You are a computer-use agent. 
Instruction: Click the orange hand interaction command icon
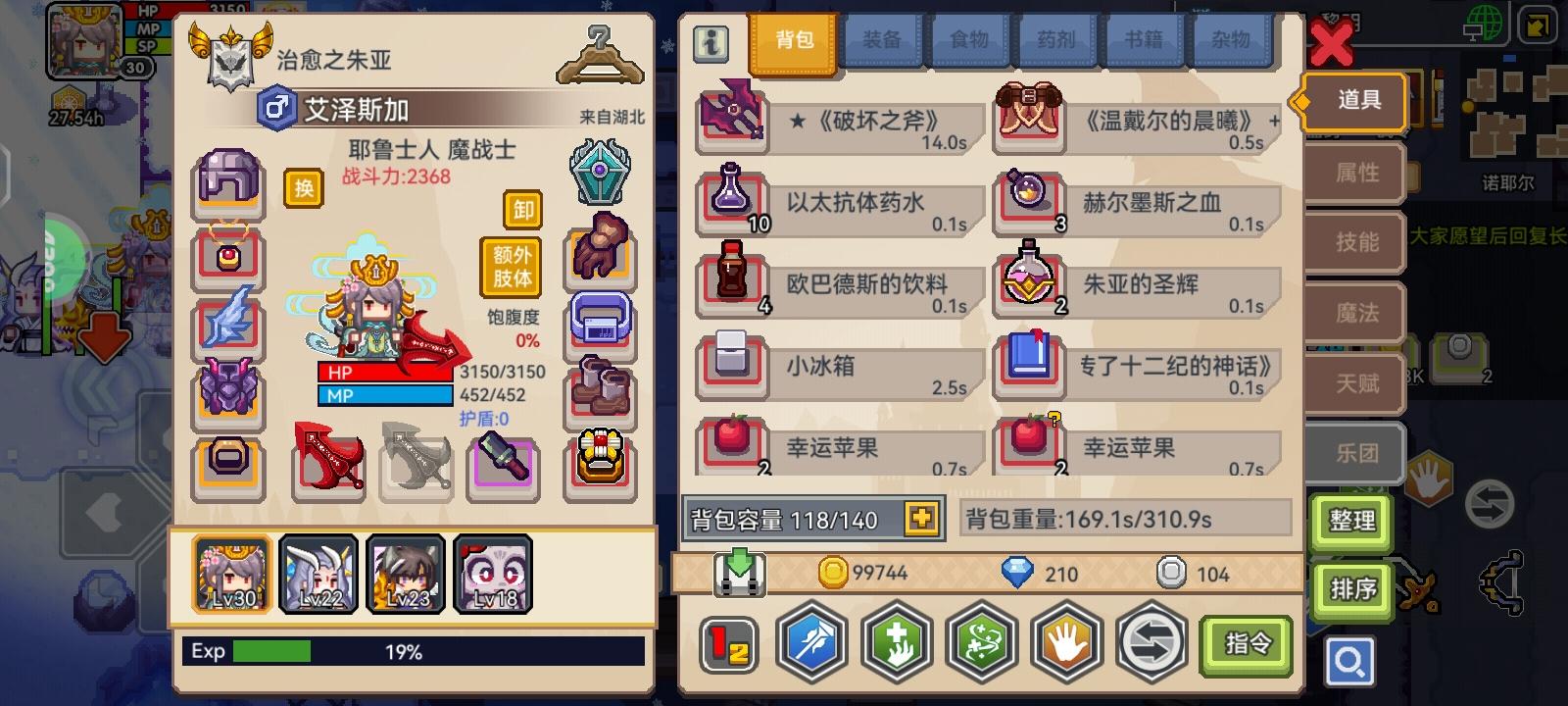(1067, 644)
